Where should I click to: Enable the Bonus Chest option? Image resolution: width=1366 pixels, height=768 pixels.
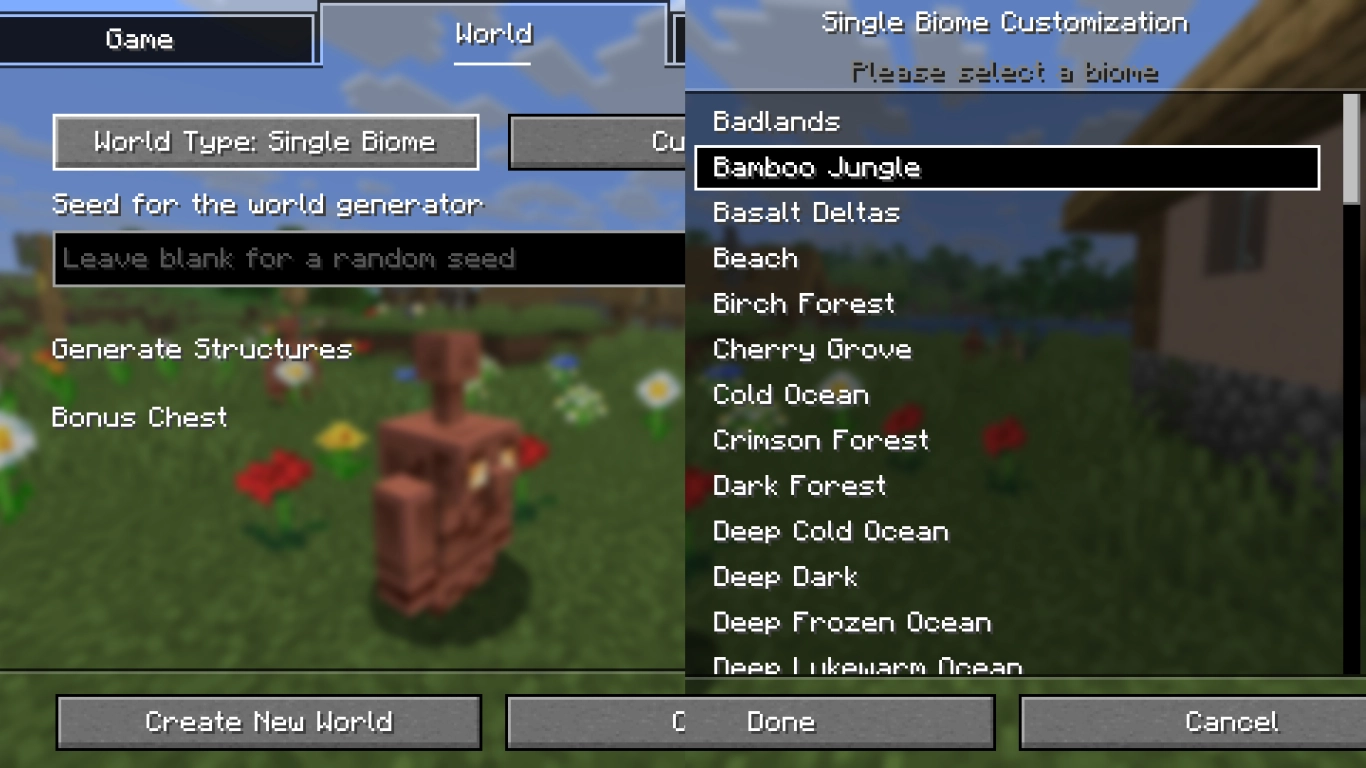[x=139, y=418]
